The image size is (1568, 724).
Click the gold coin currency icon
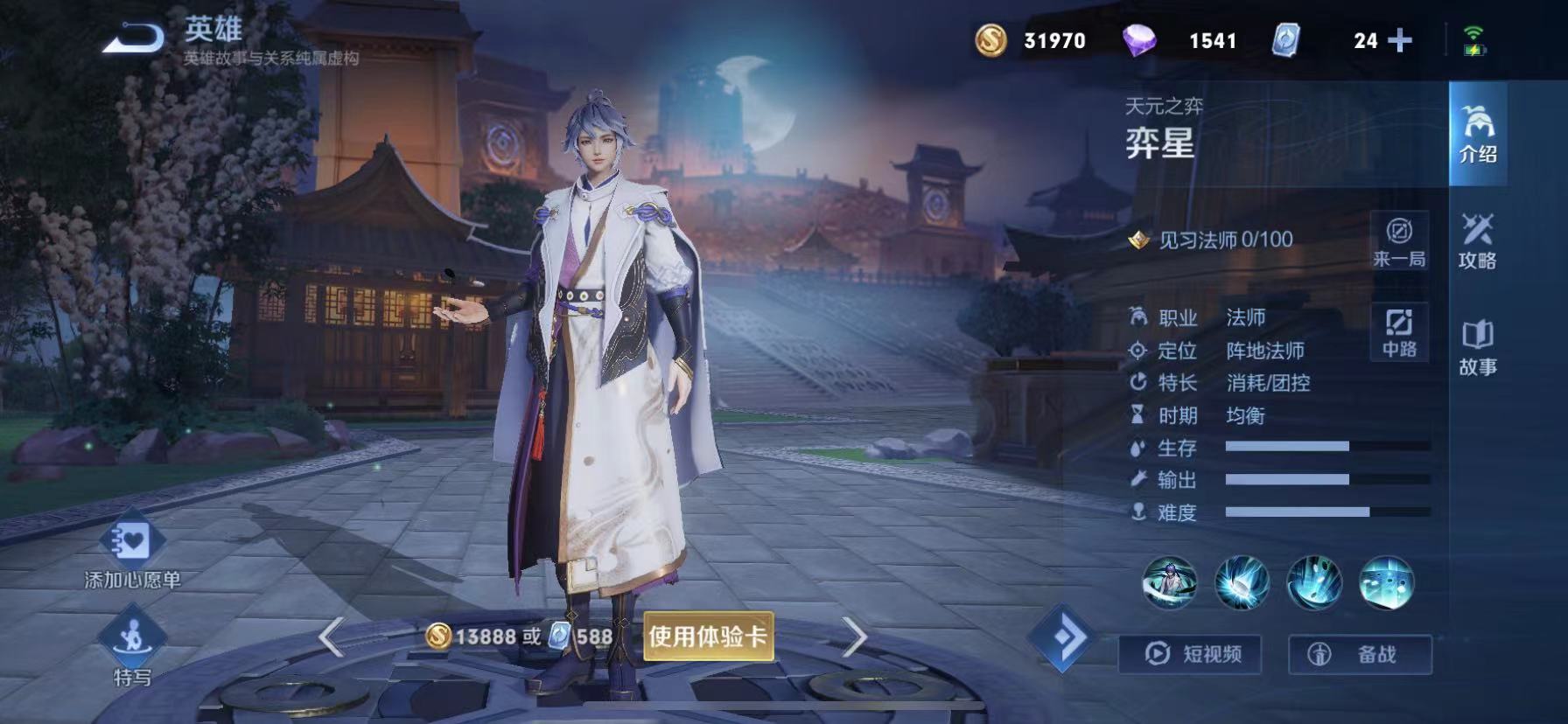pos(990,40)
